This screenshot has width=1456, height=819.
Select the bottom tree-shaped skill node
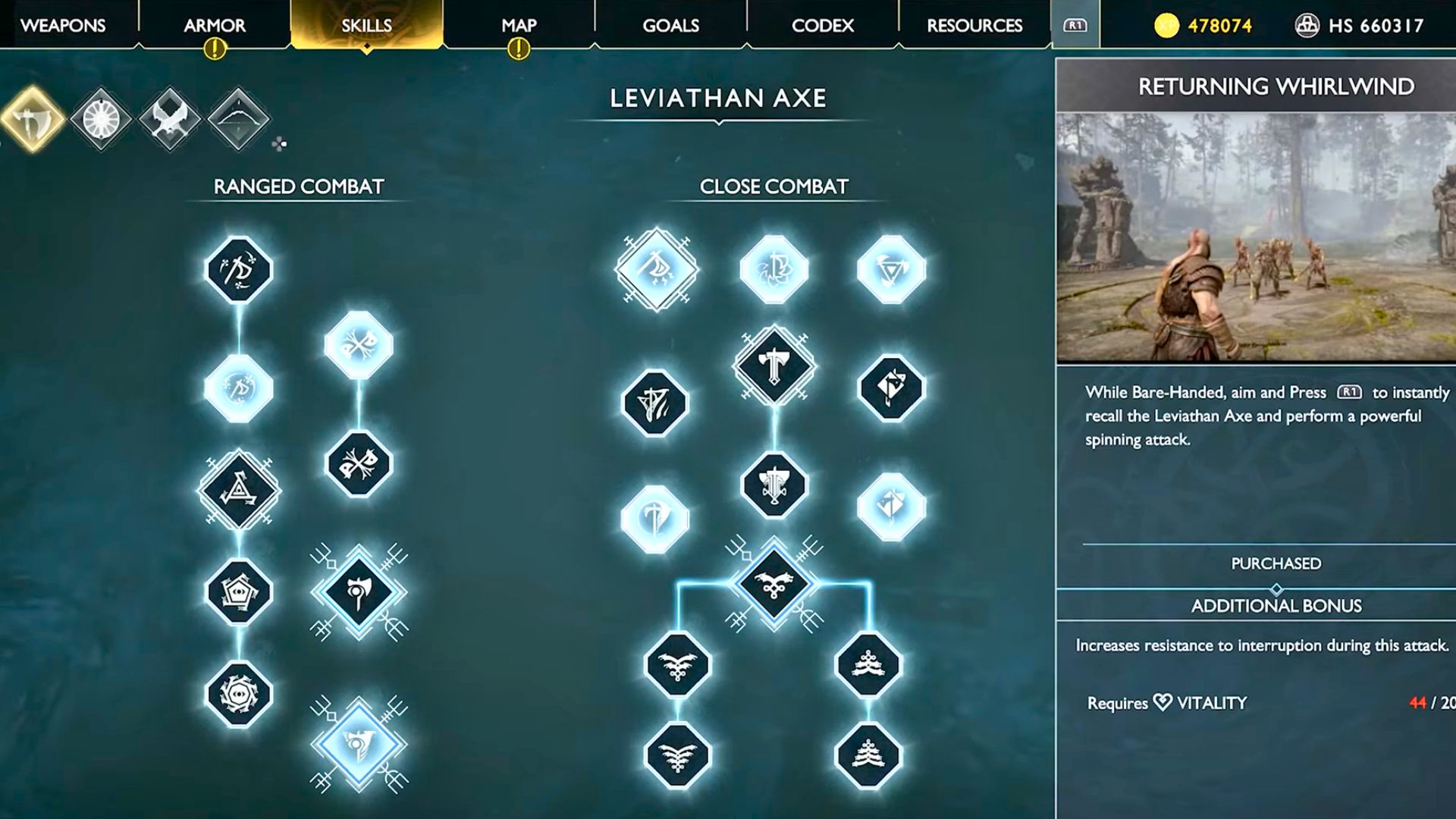coord(868,755)
